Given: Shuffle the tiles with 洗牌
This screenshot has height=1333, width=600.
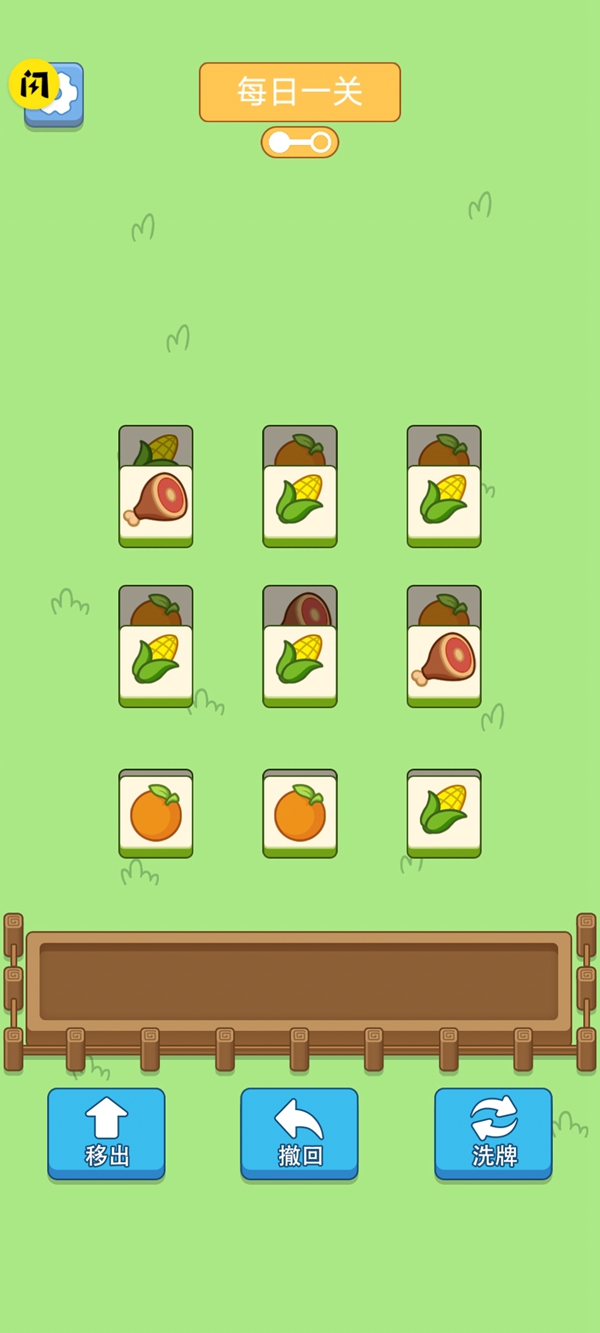Looking at the screenshot, I should [x=493, y=1133].
